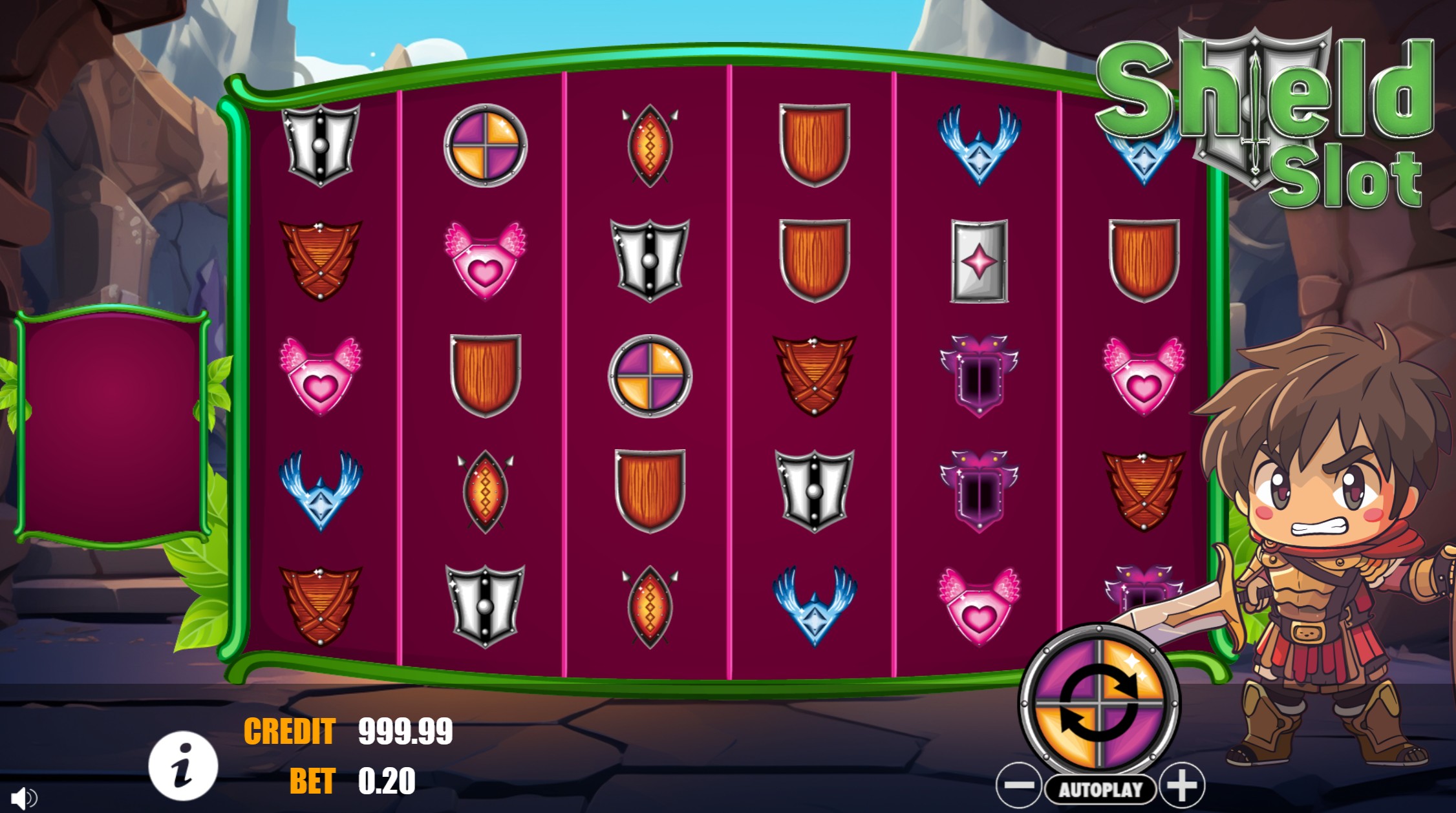Toggle the sound speaker icon
This screenshot has width=1456, height=813.
point(23,799)
